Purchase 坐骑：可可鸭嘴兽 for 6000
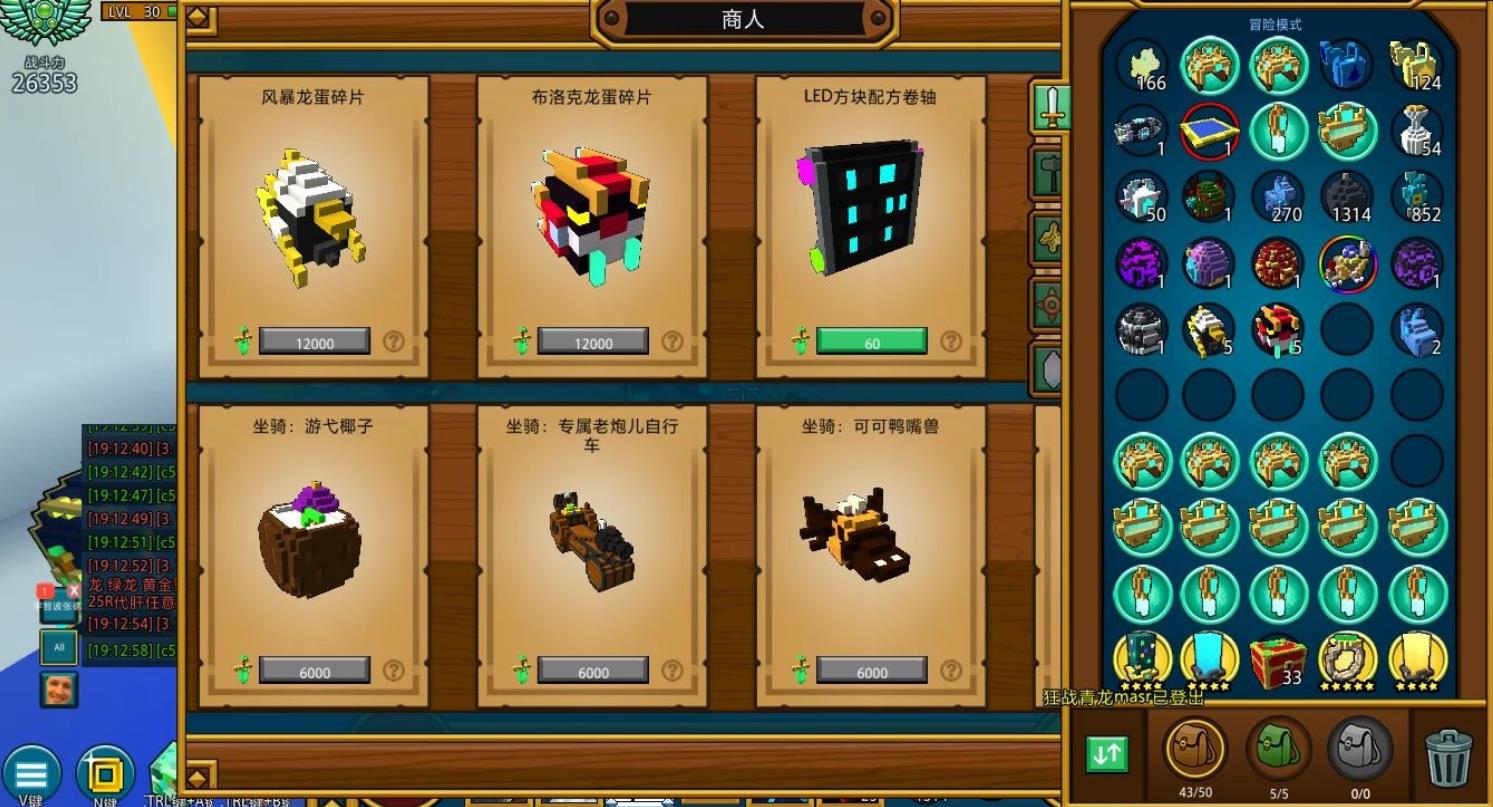The image size is (1493, 807). pyautogui.click(x=870, y=672)
